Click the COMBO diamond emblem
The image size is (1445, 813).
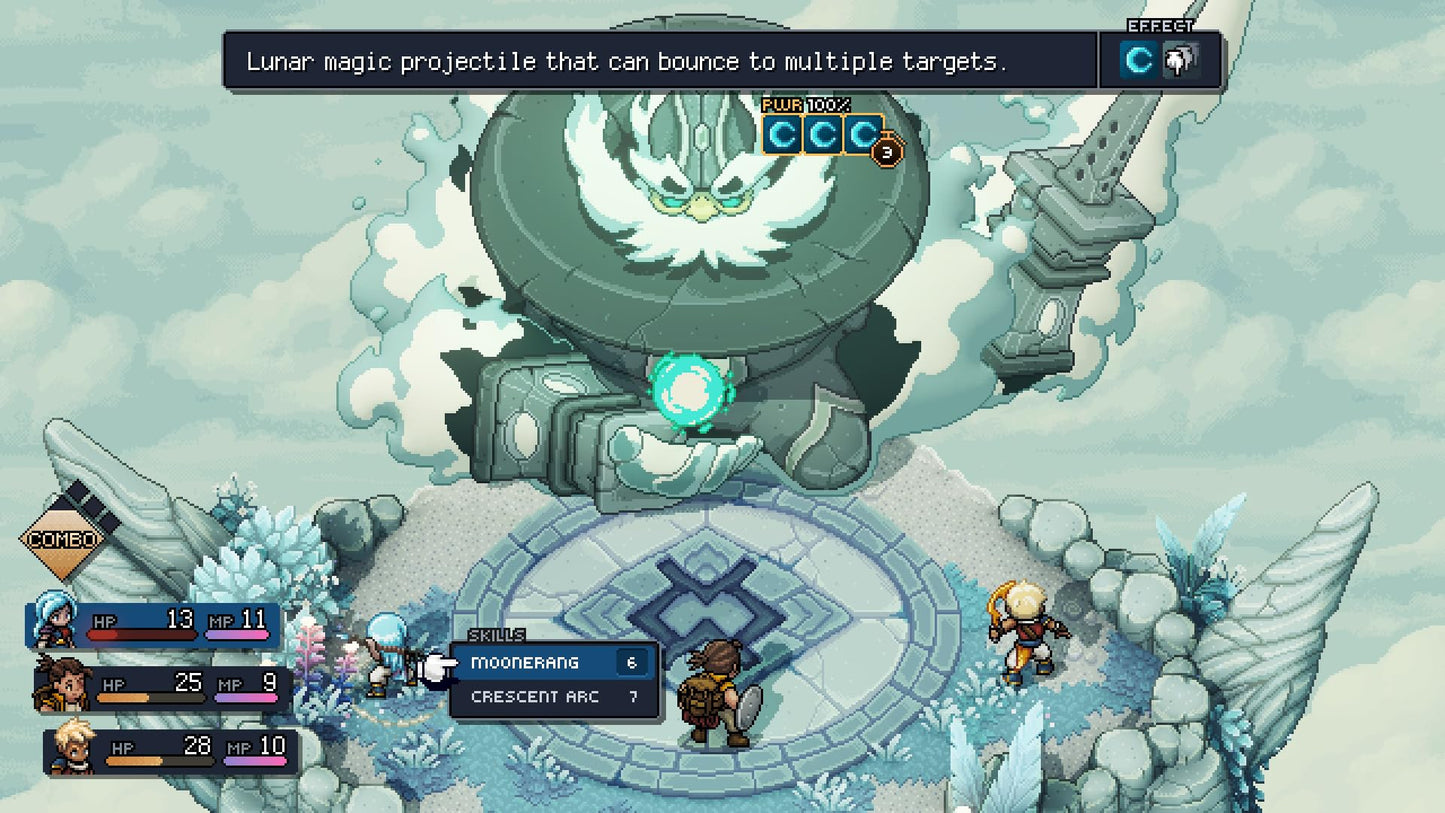pos(62,540)
